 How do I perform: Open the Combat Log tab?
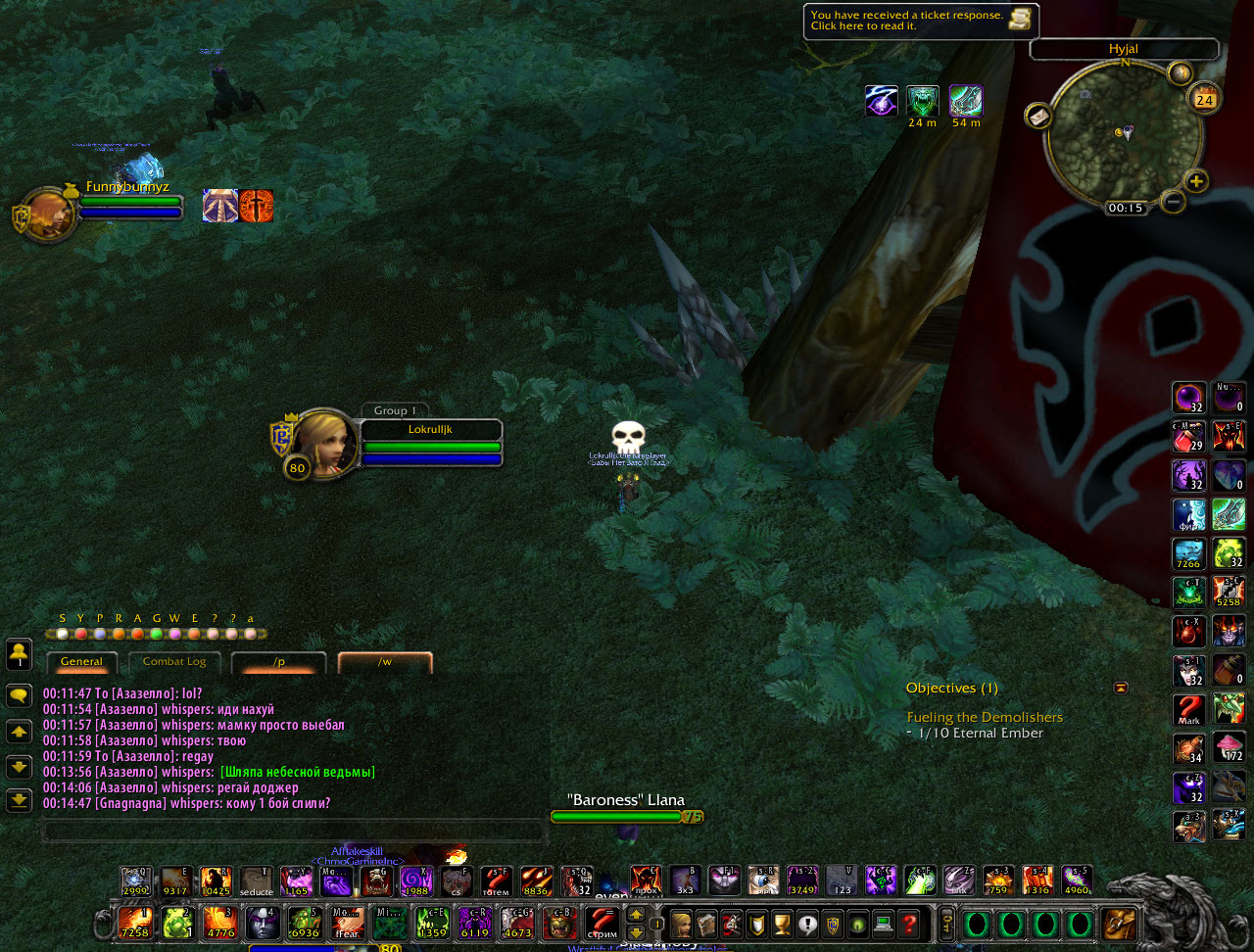[x=174, y=662]
